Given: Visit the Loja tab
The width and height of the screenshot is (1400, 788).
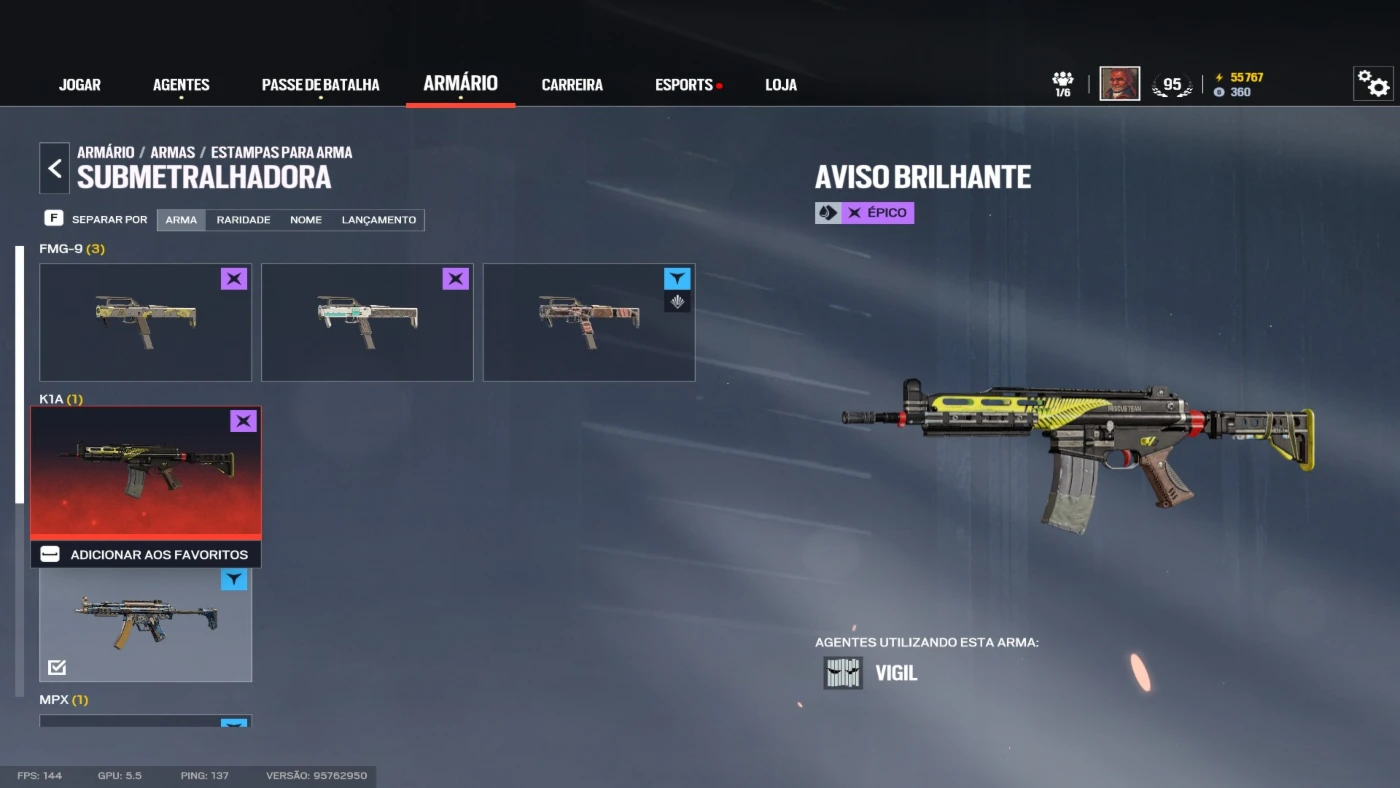Looking at the screenshot, I should [781, 85].
